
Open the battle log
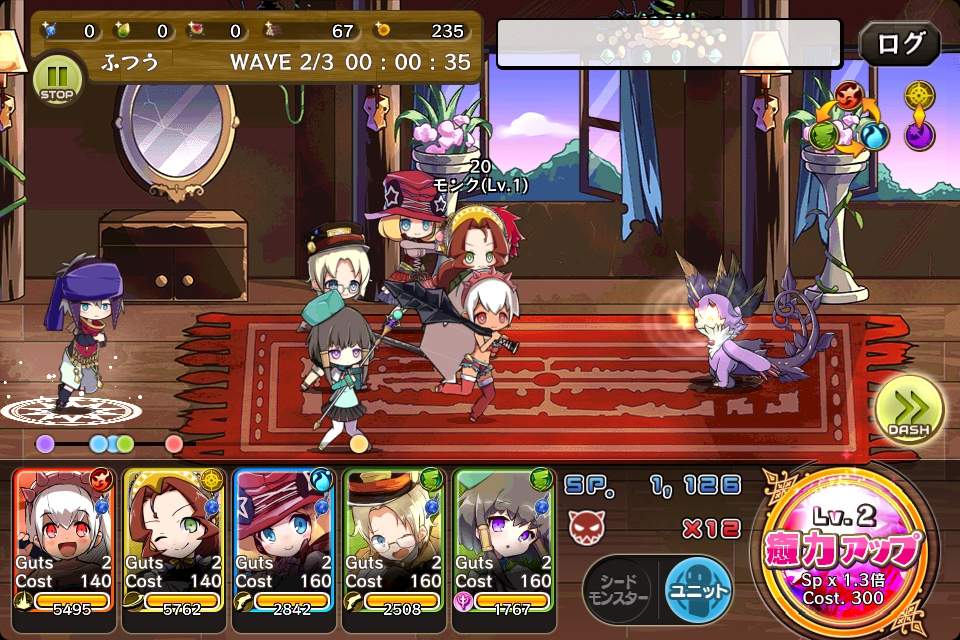point(899,44)
